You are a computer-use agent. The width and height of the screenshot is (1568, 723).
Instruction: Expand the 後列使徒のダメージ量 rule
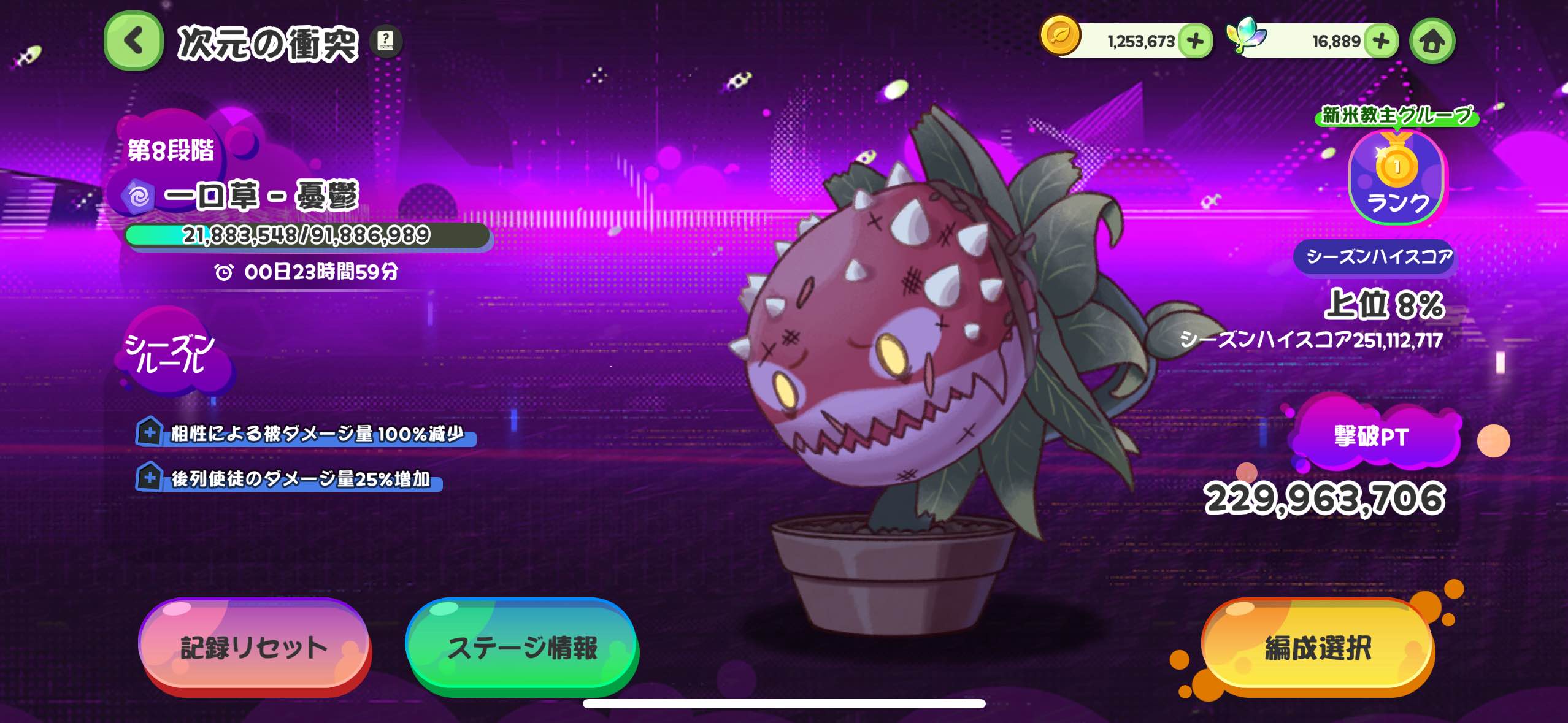pos(149,478)
